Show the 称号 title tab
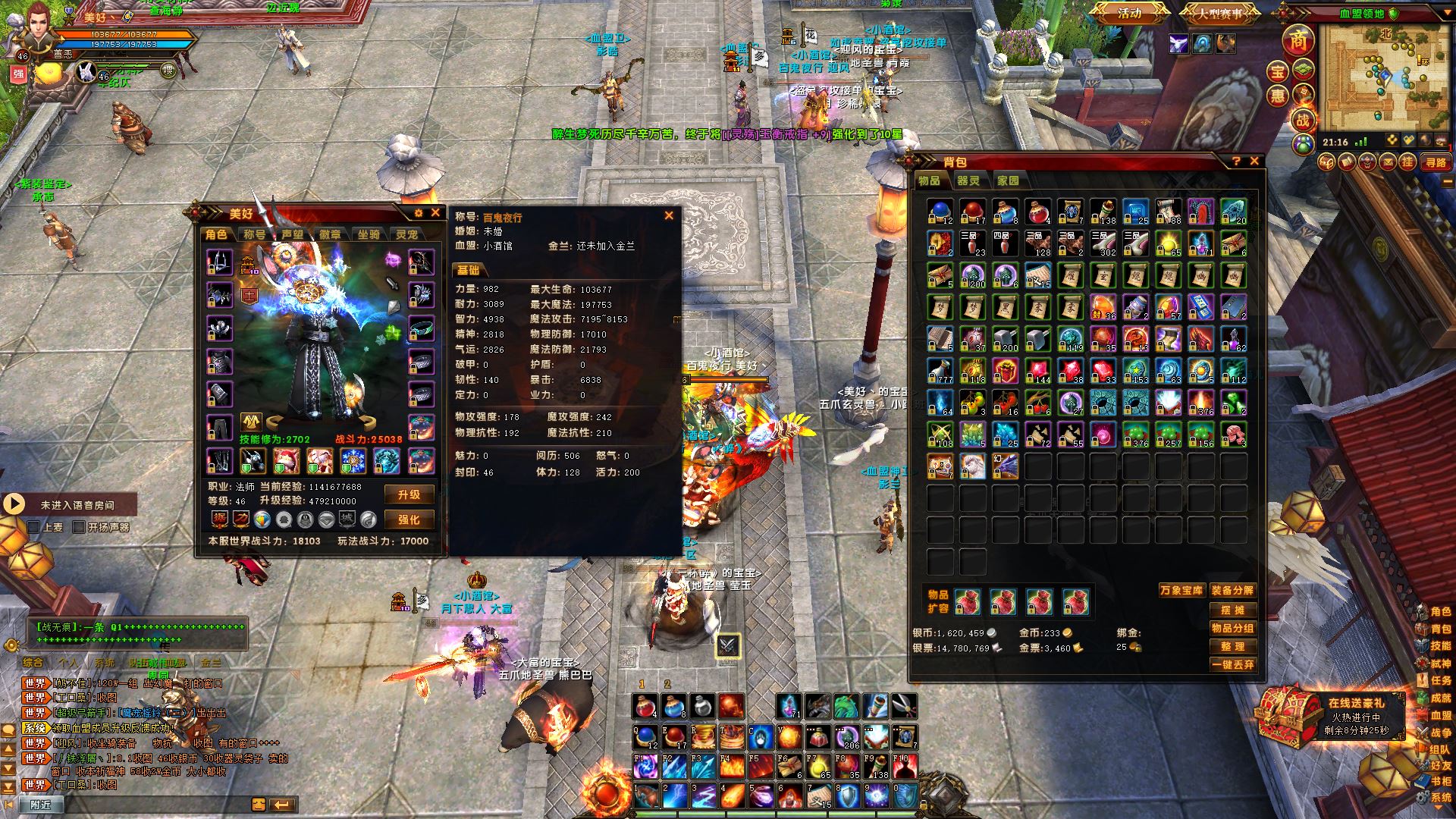The image size is (1456, 819). [x=255, y=234]
